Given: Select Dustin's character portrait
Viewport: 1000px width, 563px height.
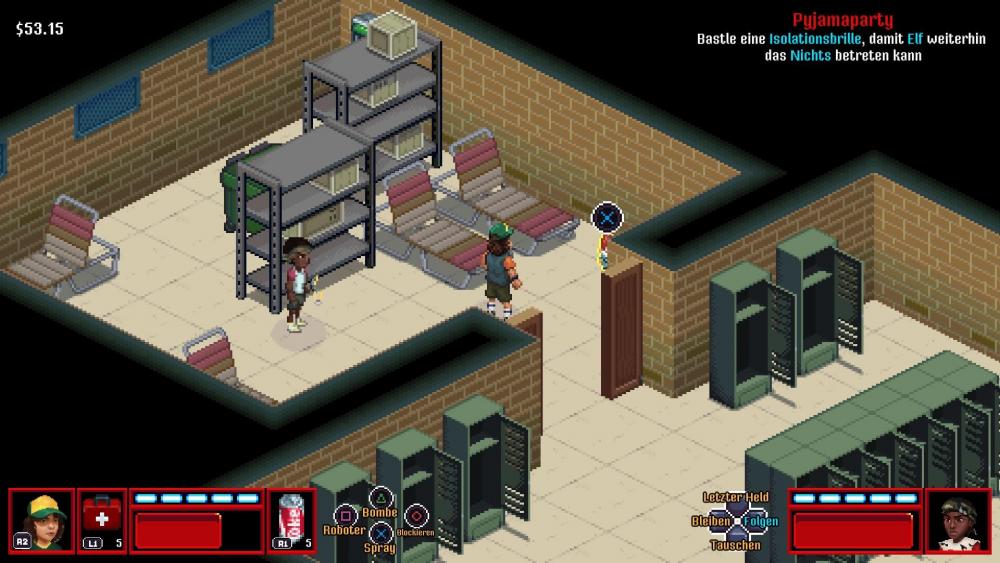Looking at the screenshot, I should coord(42,520).
